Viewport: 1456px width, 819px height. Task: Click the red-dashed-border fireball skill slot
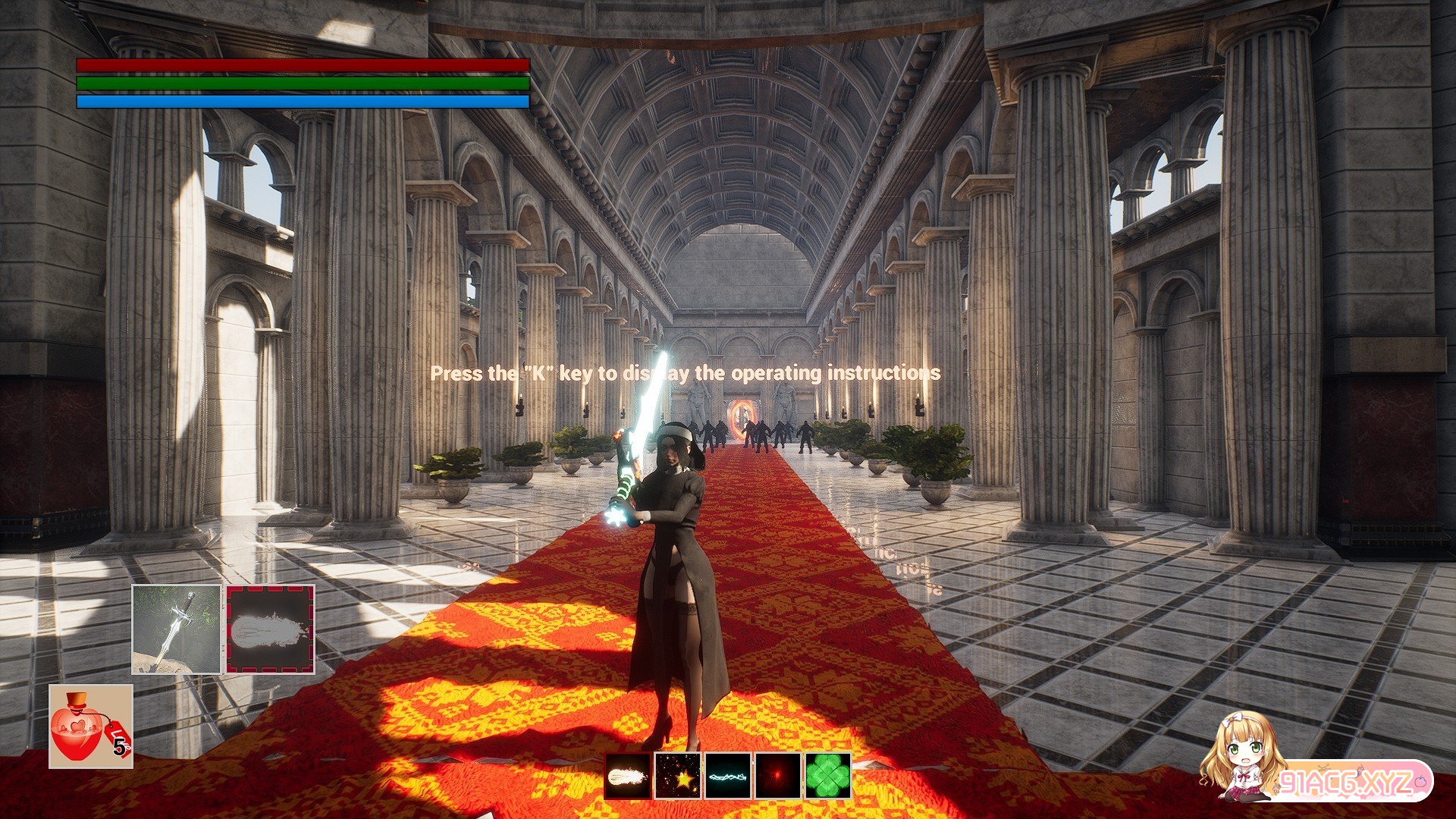coord(270,629)
